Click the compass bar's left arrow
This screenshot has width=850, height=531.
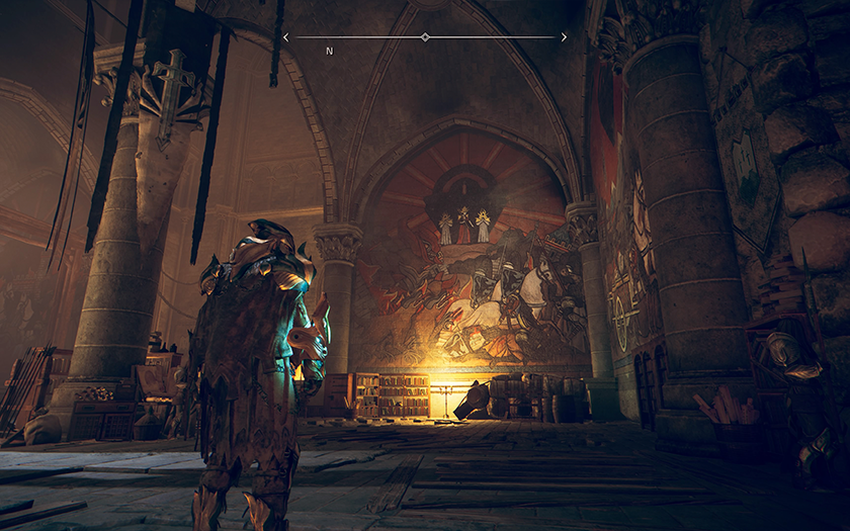pos(286,37)
